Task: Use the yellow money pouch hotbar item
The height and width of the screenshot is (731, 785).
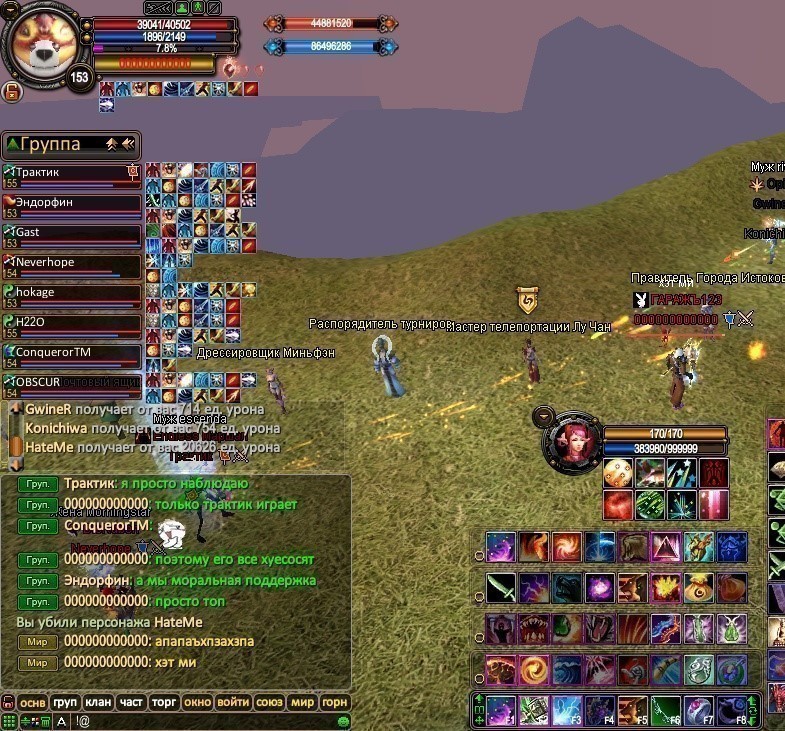Action: (699, 587)
